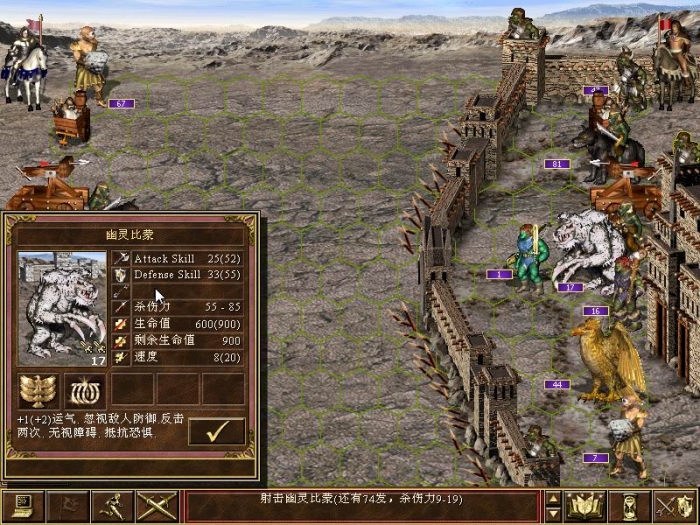Screen dimensions: 700x525
Task: Select the golden rings effect icon
Action: (85, 390)
